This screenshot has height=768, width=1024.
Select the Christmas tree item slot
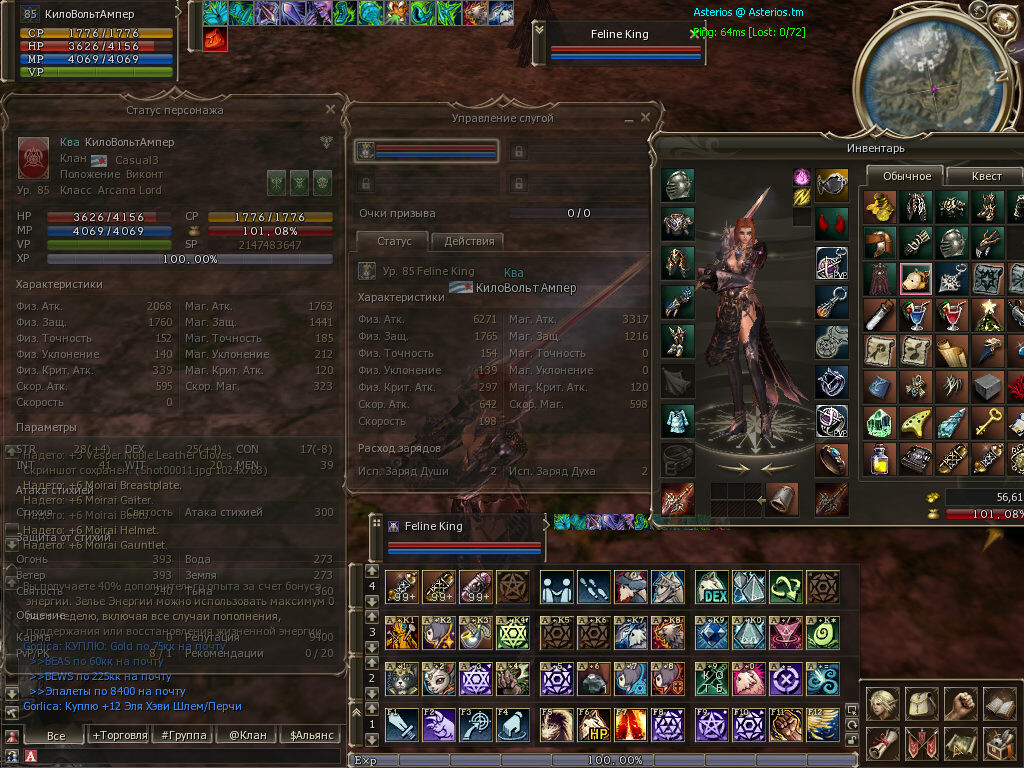(x=986, y=314)
